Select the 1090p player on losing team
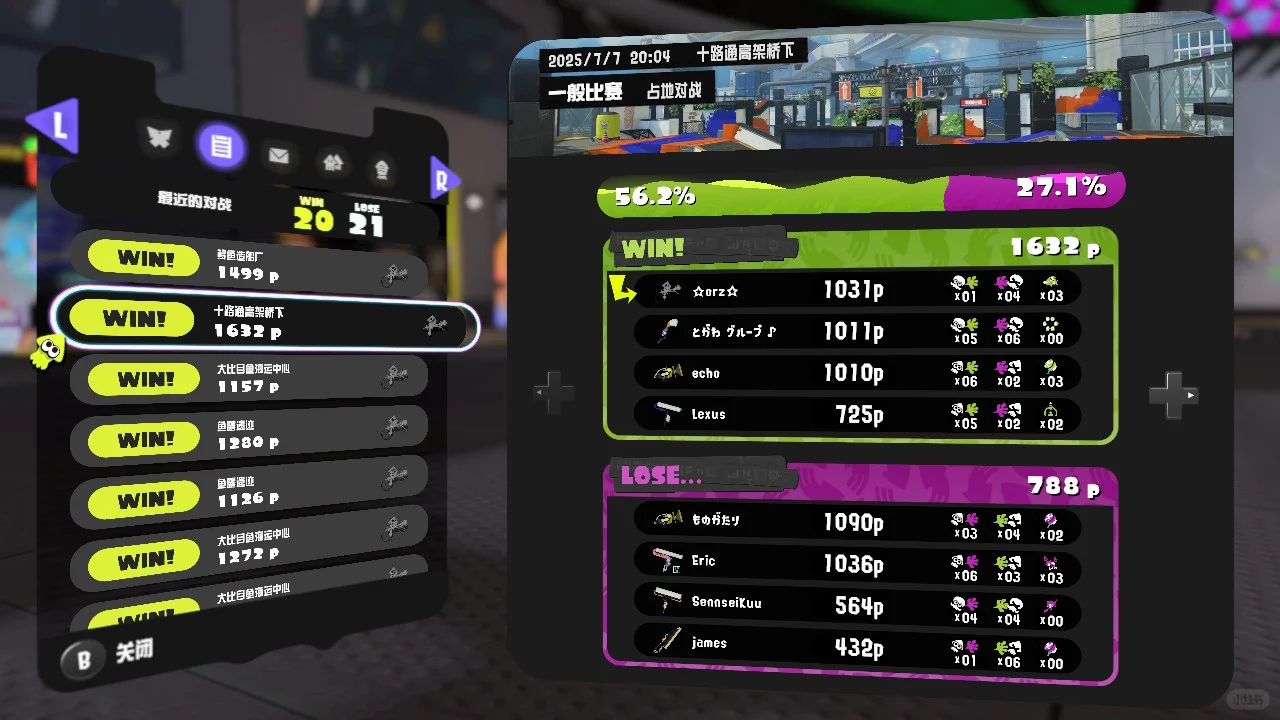Image resolution: width=1280 pixels, height=720 pixels. 856,521
